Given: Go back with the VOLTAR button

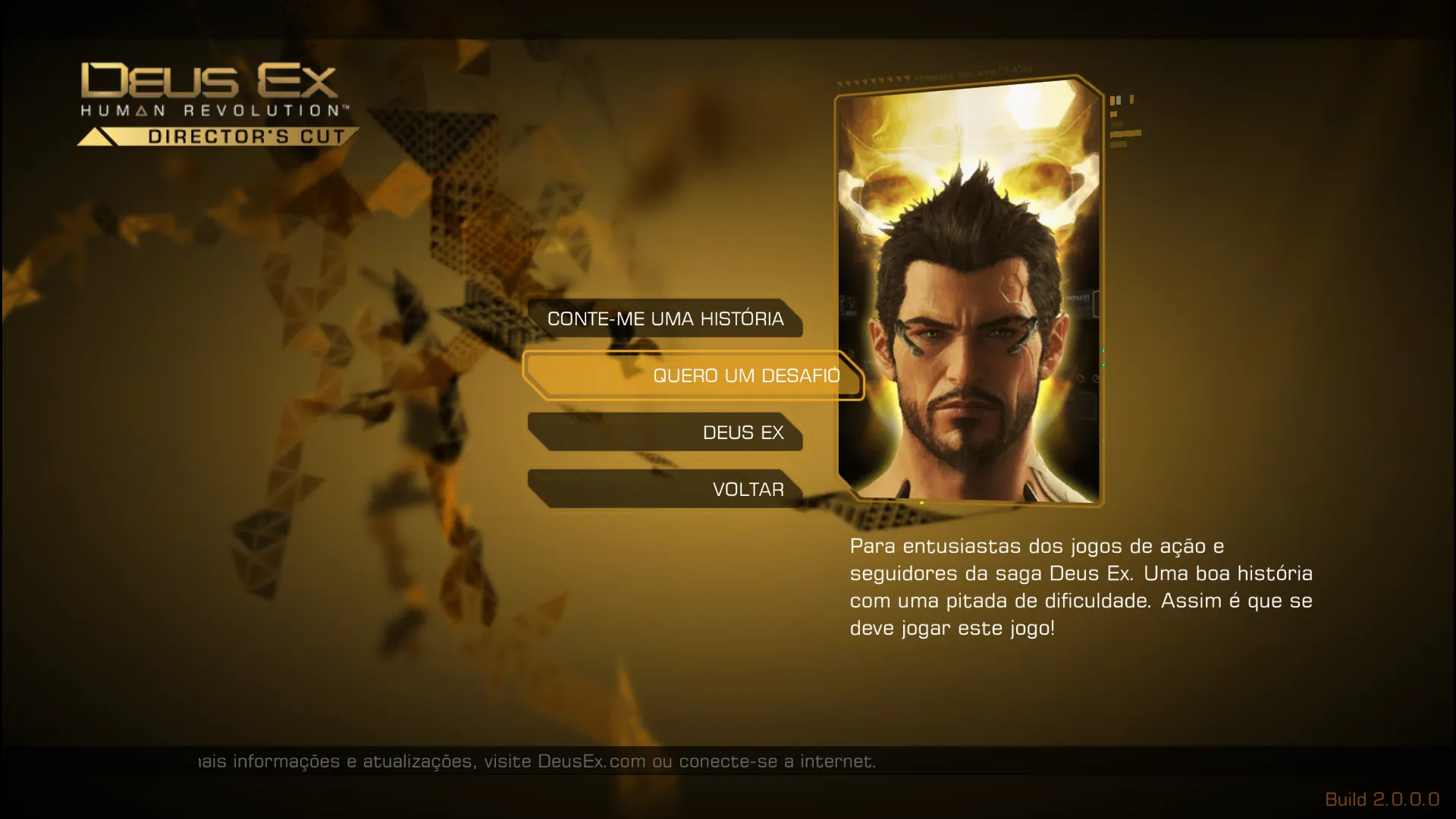Looking at the screenshot, I should coord(665,489).
